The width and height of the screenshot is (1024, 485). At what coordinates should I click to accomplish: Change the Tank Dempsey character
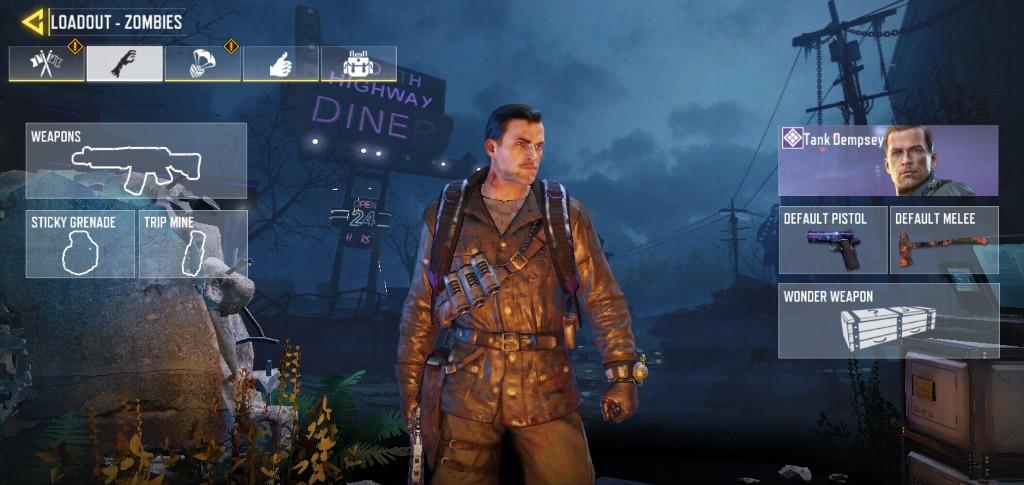point(888,160)
